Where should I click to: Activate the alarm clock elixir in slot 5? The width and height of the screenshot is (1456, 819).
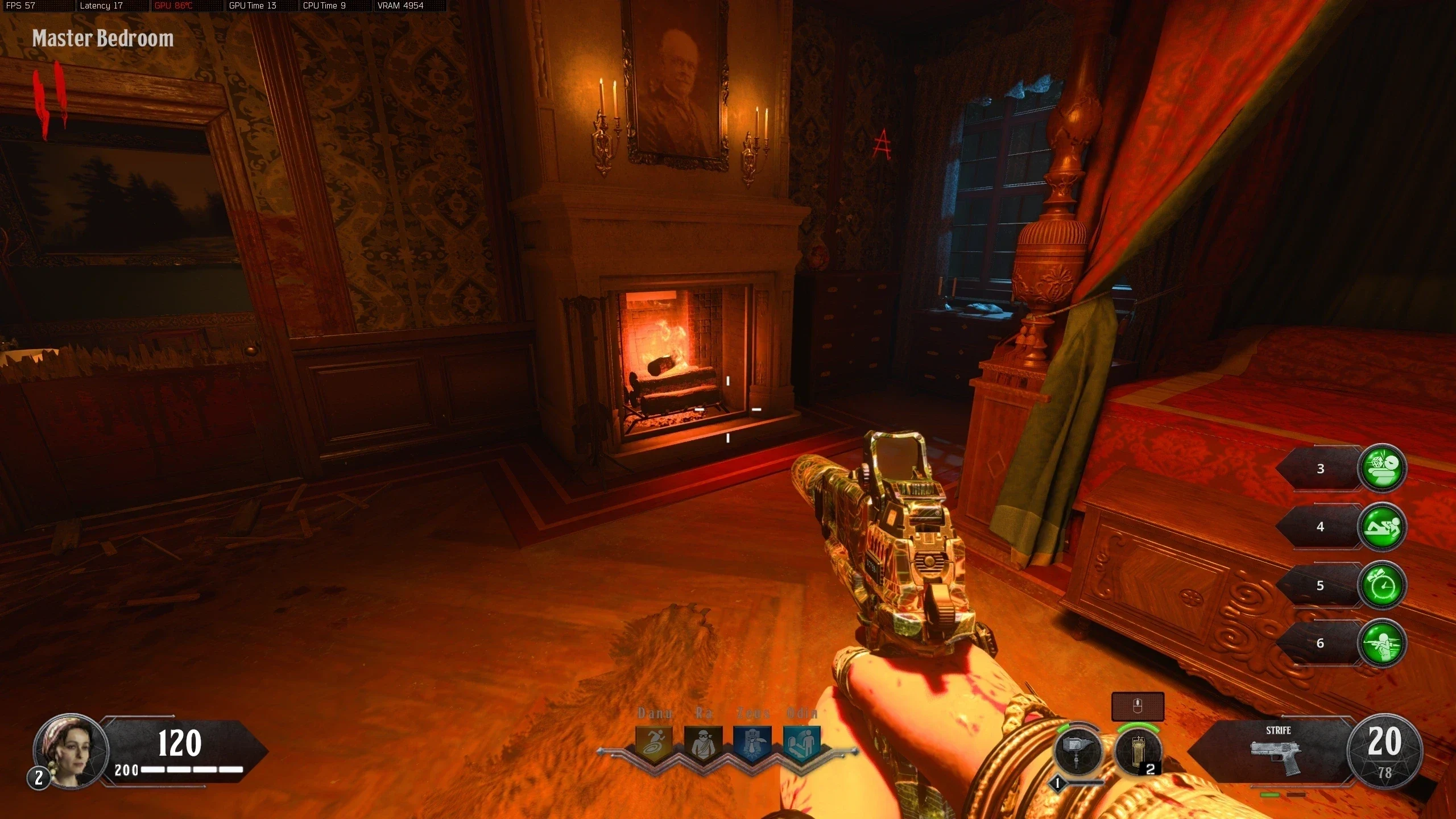click(x=1381, y=585)
